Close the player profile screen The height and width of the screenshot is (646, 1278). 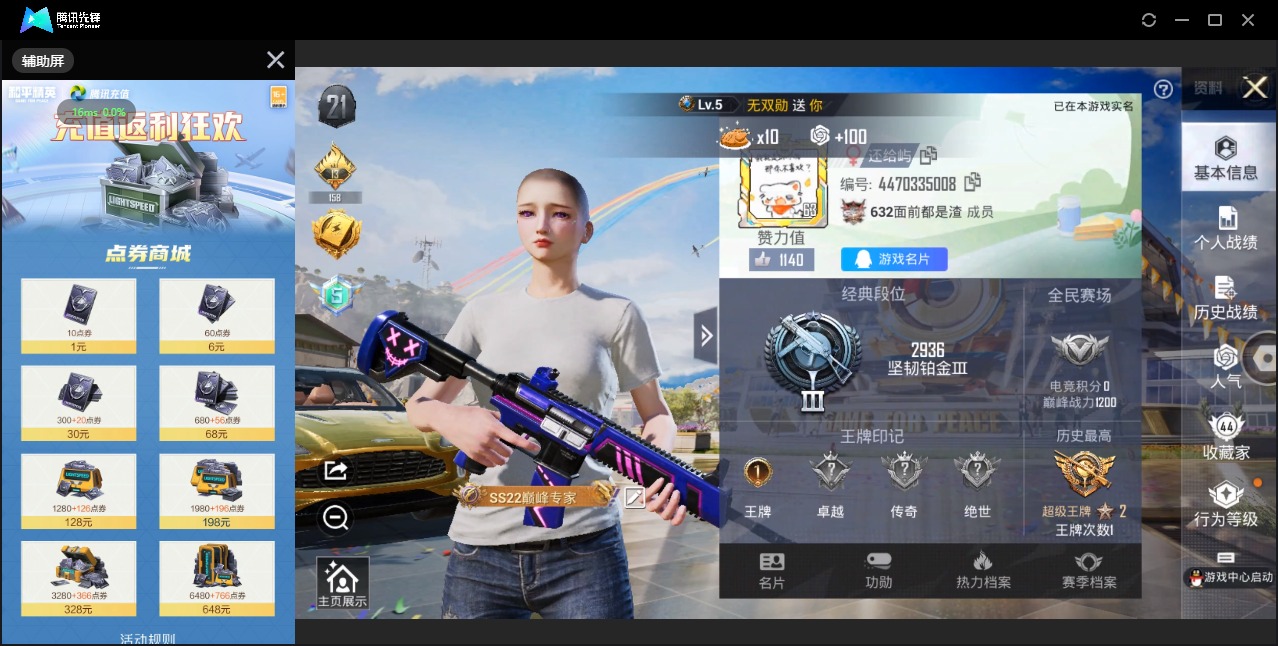1255,88
